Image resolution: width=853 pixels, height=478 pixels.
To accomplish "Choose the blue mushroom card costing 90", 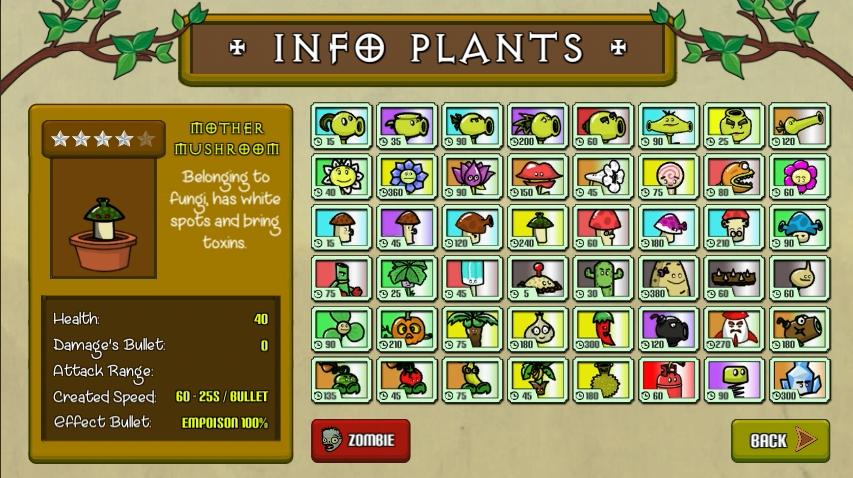I will pos(799,229).
